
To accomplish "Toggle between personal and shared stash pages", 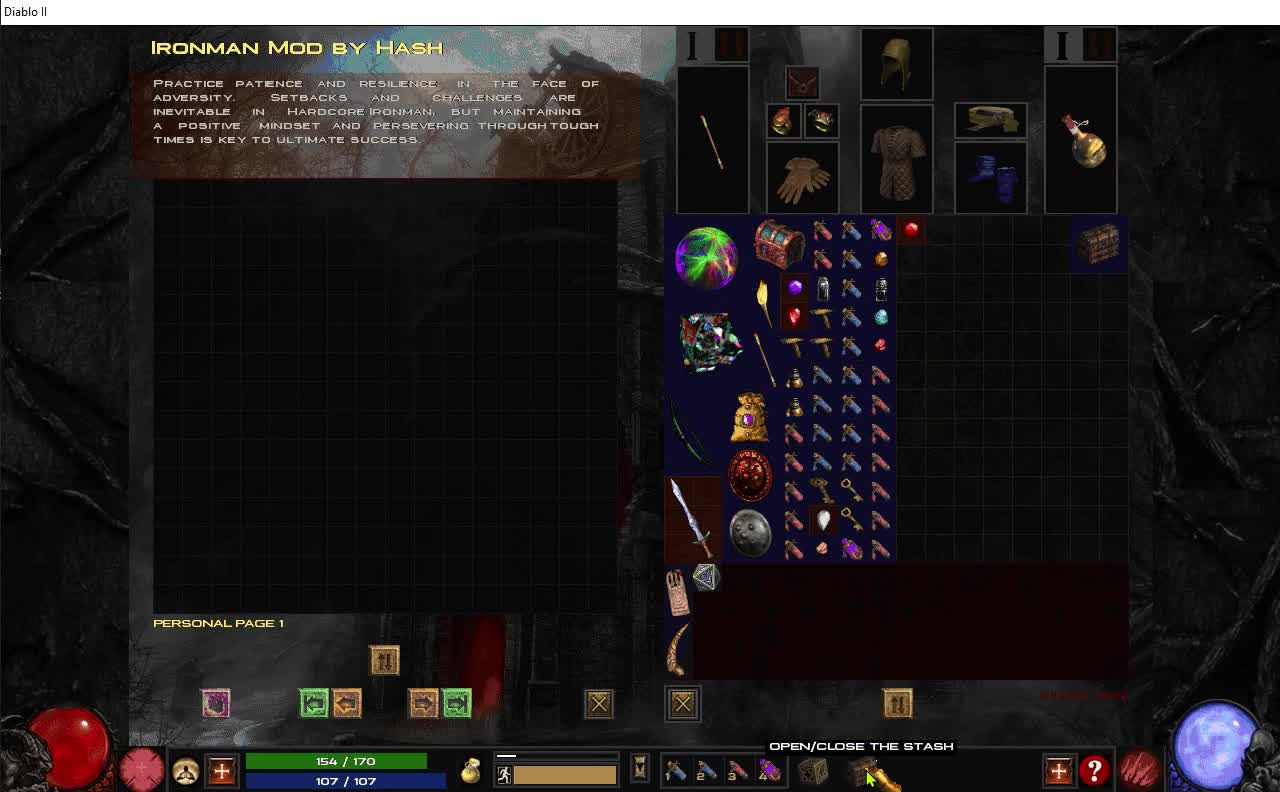I will pos(385,659).
